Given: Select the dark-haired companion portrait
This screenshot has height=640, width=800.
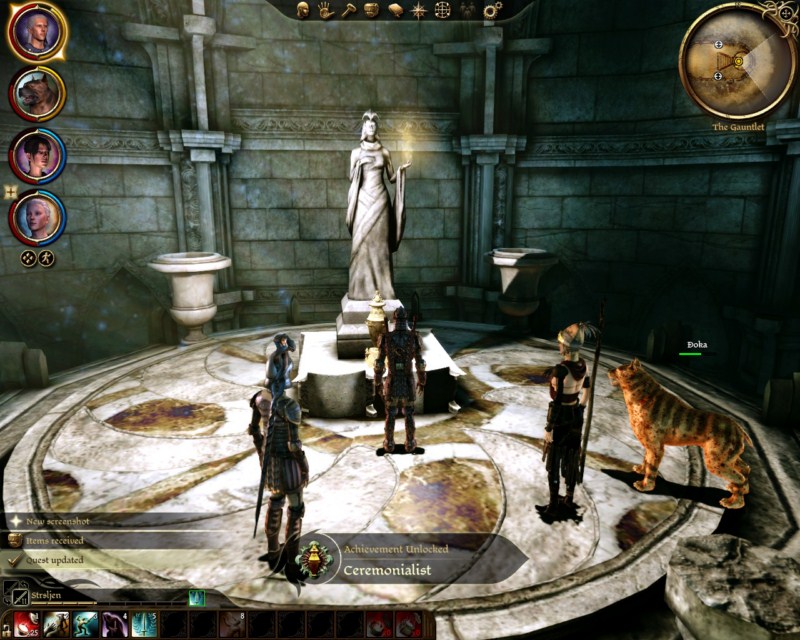Looking at the screenshot, I should (x=37, y=156).
